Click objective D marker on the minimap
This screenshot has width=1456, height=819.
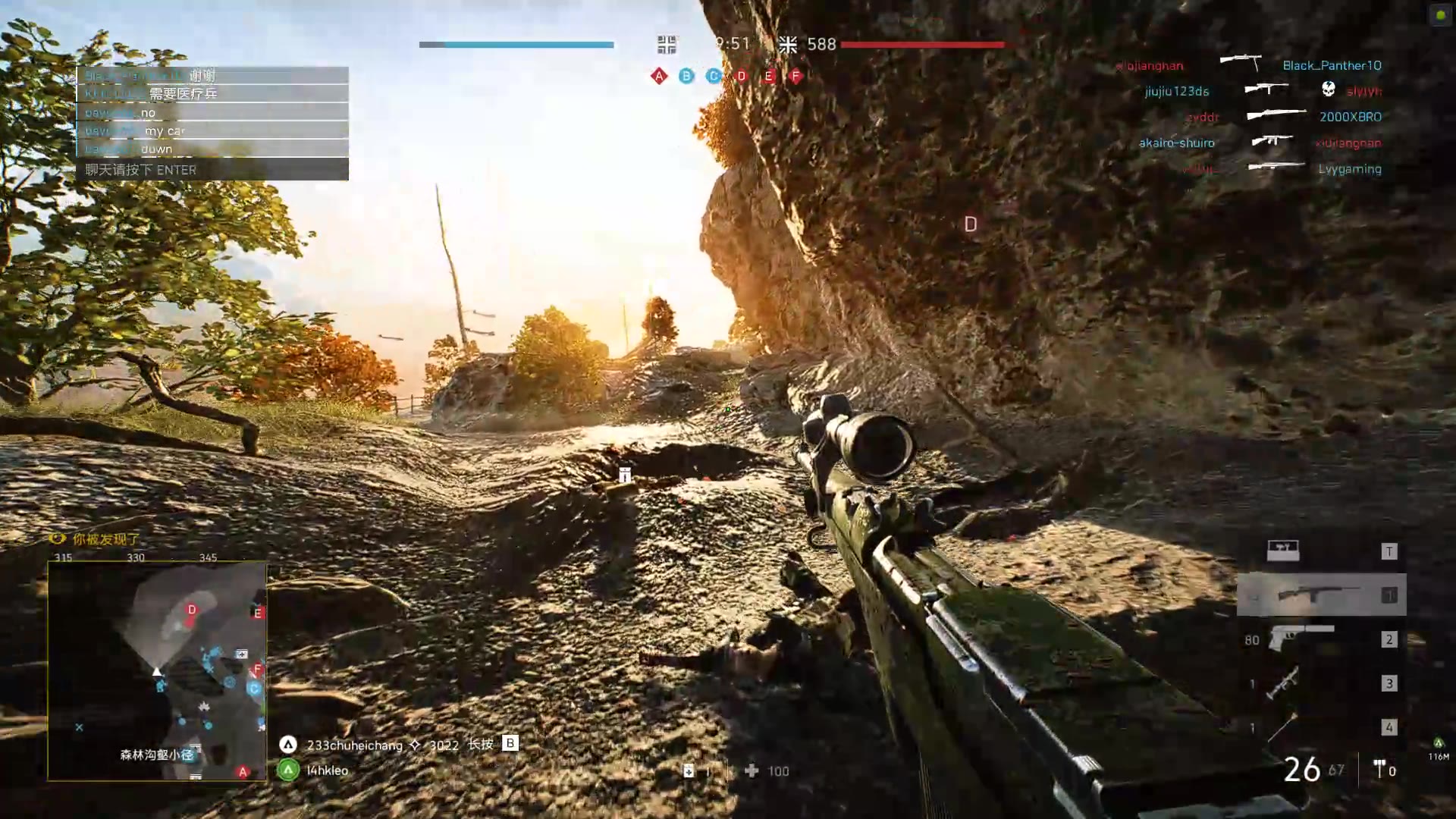(192, 610)
